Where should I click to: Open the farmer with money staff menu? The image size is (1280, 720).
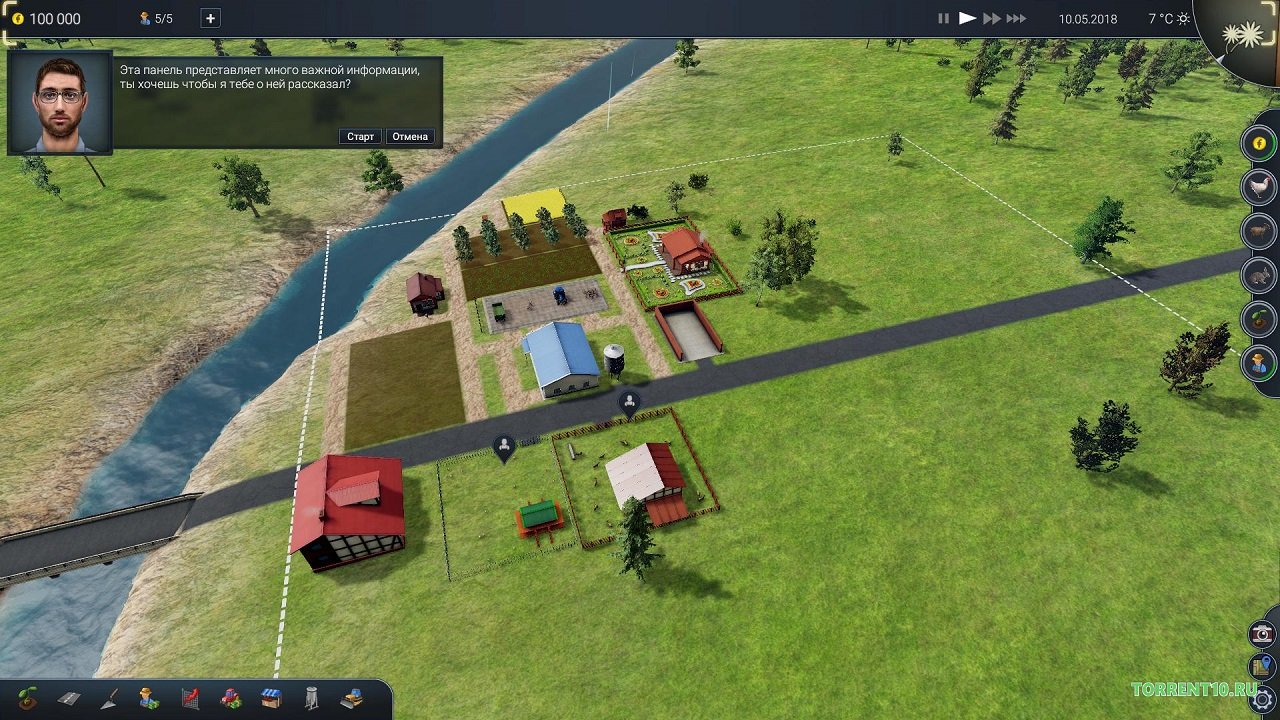tap(149, 698)
